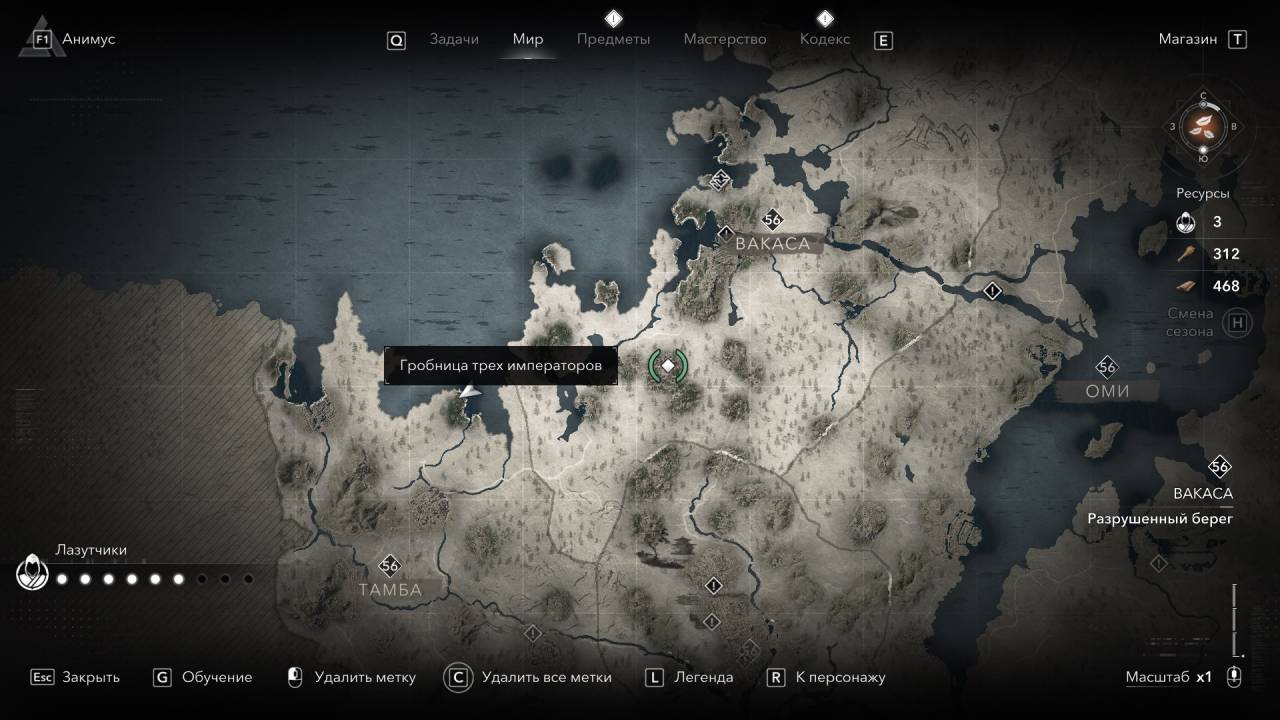
Task: Select the Вакаса region label
Action: click(772, 243)
